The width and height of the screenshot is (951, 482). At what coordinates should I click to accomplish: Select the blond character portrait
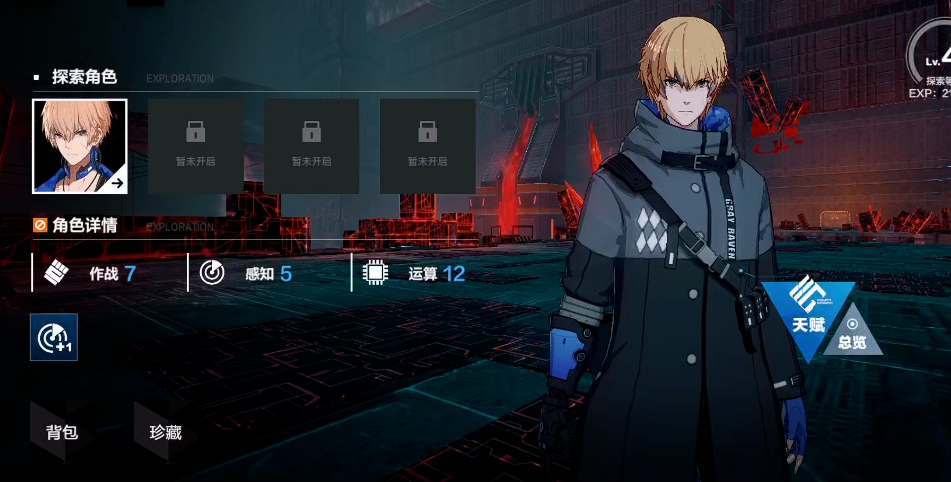pos(80,146)
